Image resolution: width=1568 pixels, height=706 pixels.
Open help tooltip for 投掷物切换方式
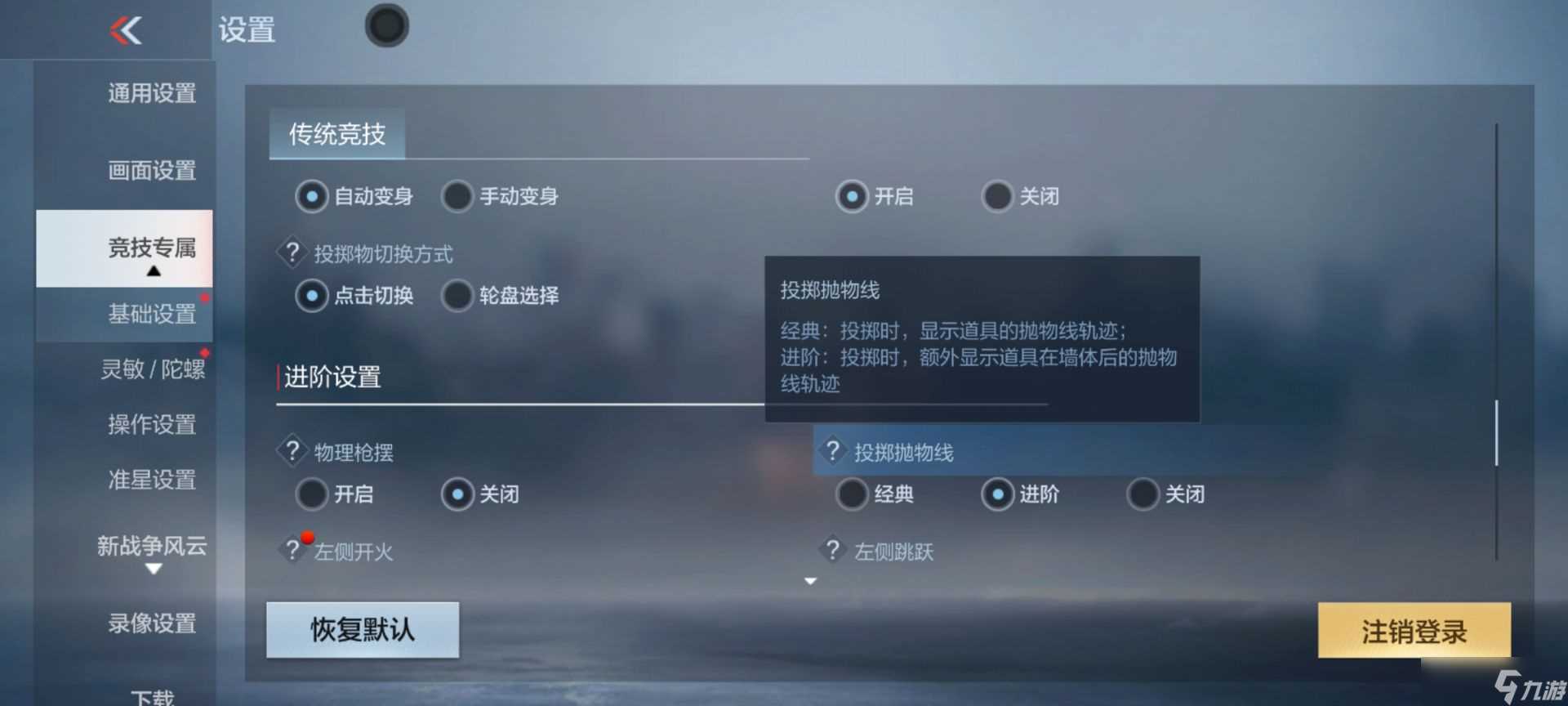pyautogui.click(x=293, y=252)
